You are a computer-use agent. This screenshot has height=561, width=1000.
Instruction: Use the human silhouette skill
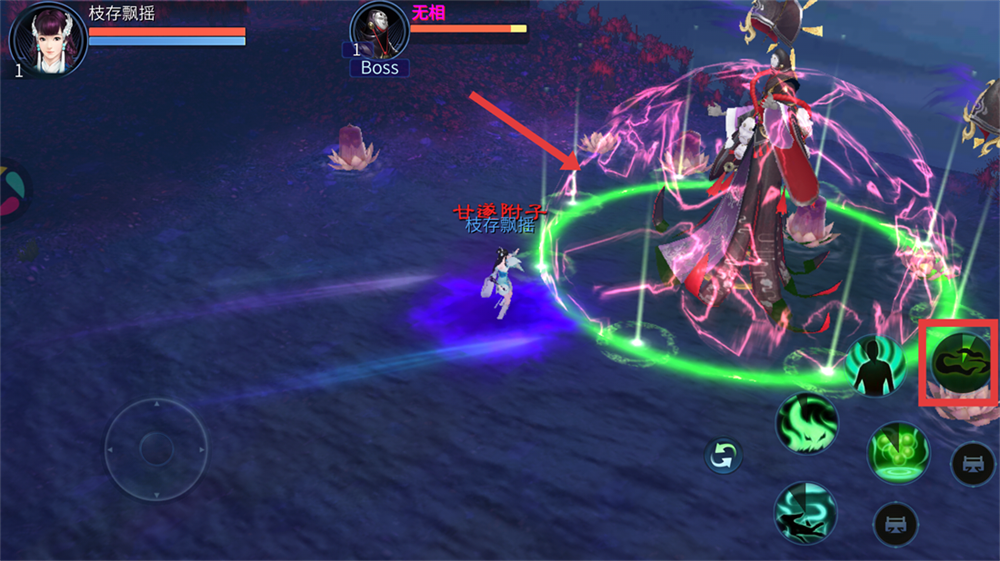pyautogui.click(x=875, y=365)
